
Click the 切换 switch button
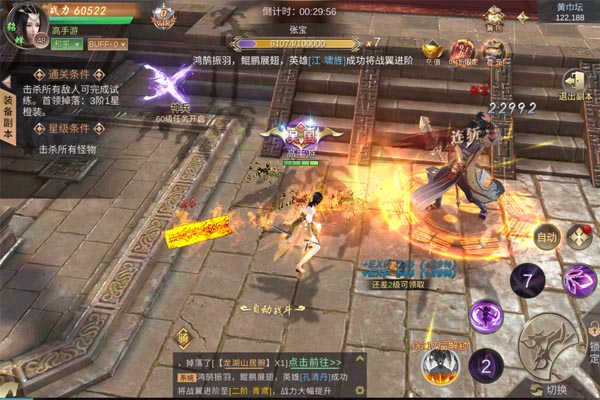(553, 389)
